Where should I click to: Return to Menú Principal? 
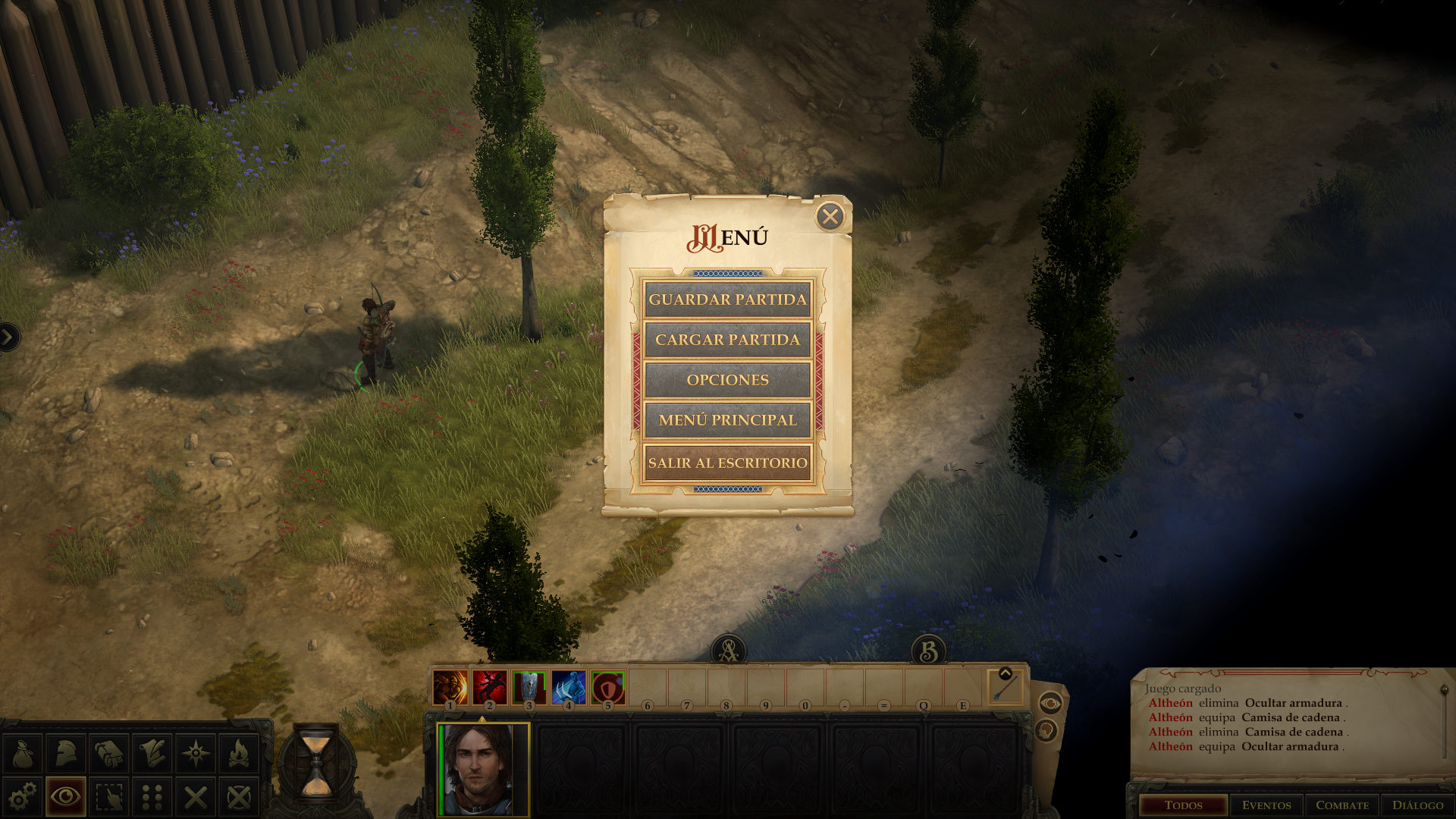coord(727,420)
